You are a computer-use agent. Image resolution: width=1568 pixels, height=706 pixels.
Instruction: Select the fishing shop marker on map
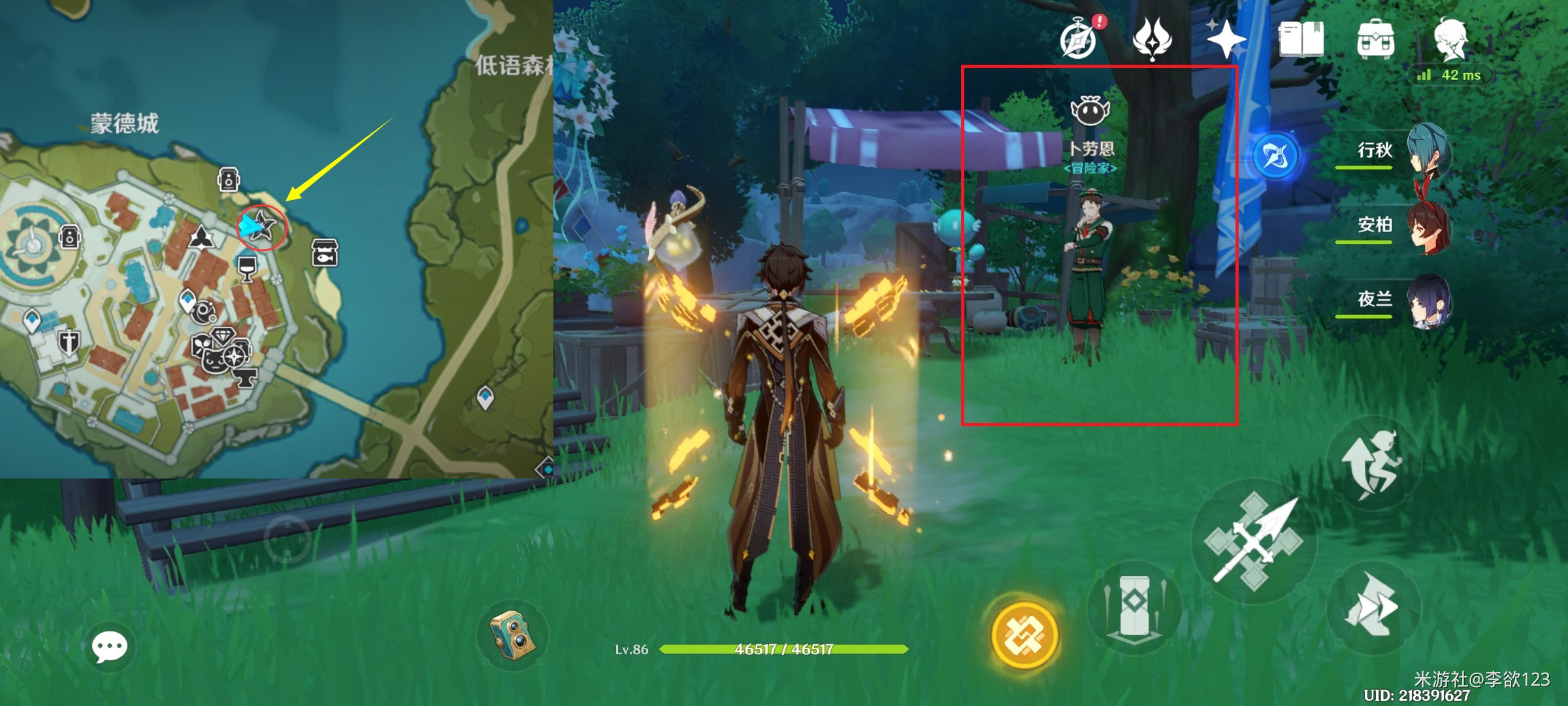point(325,252)
